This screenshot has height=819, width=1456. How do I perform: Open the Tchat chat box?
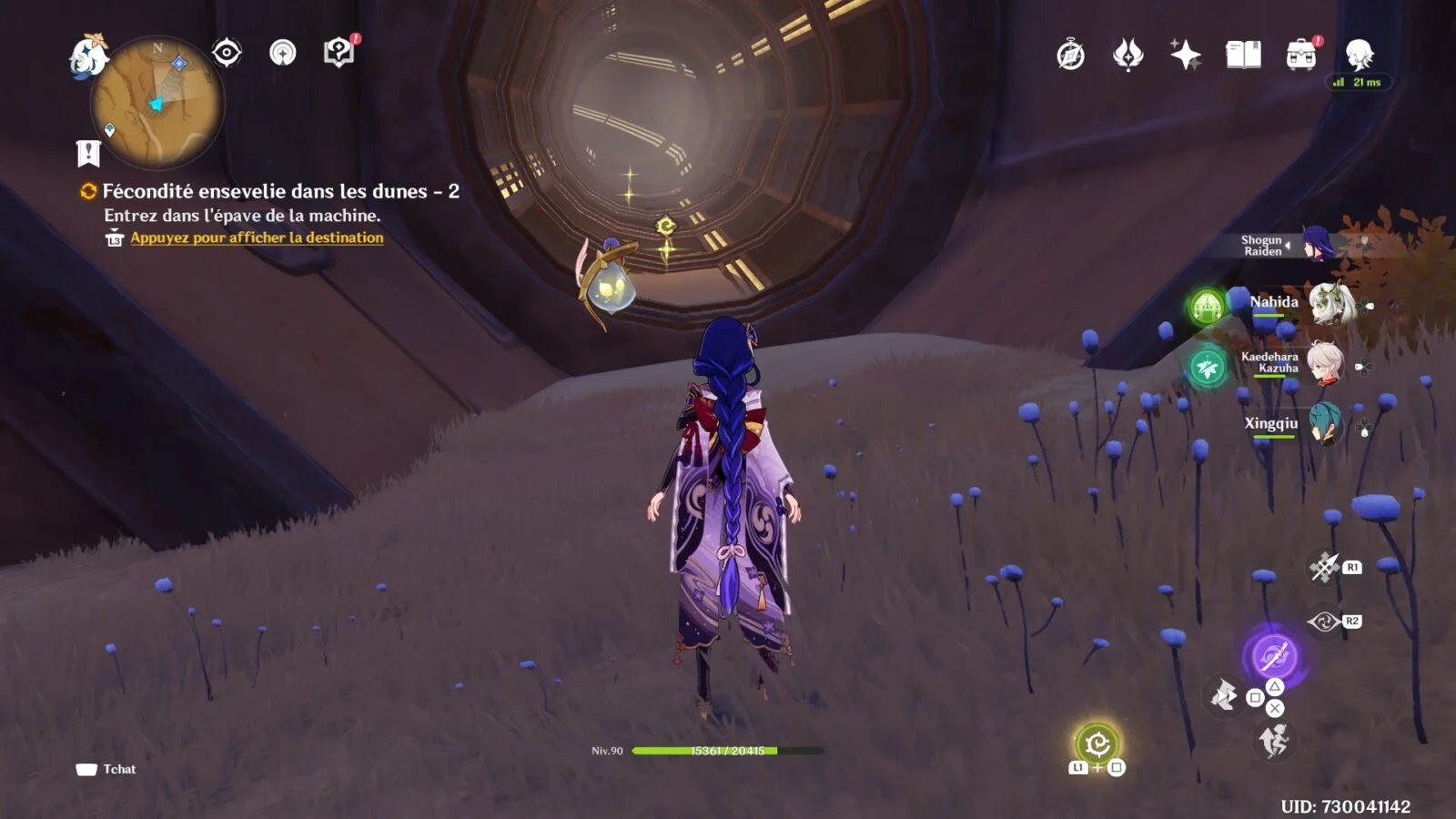point(106,769)
